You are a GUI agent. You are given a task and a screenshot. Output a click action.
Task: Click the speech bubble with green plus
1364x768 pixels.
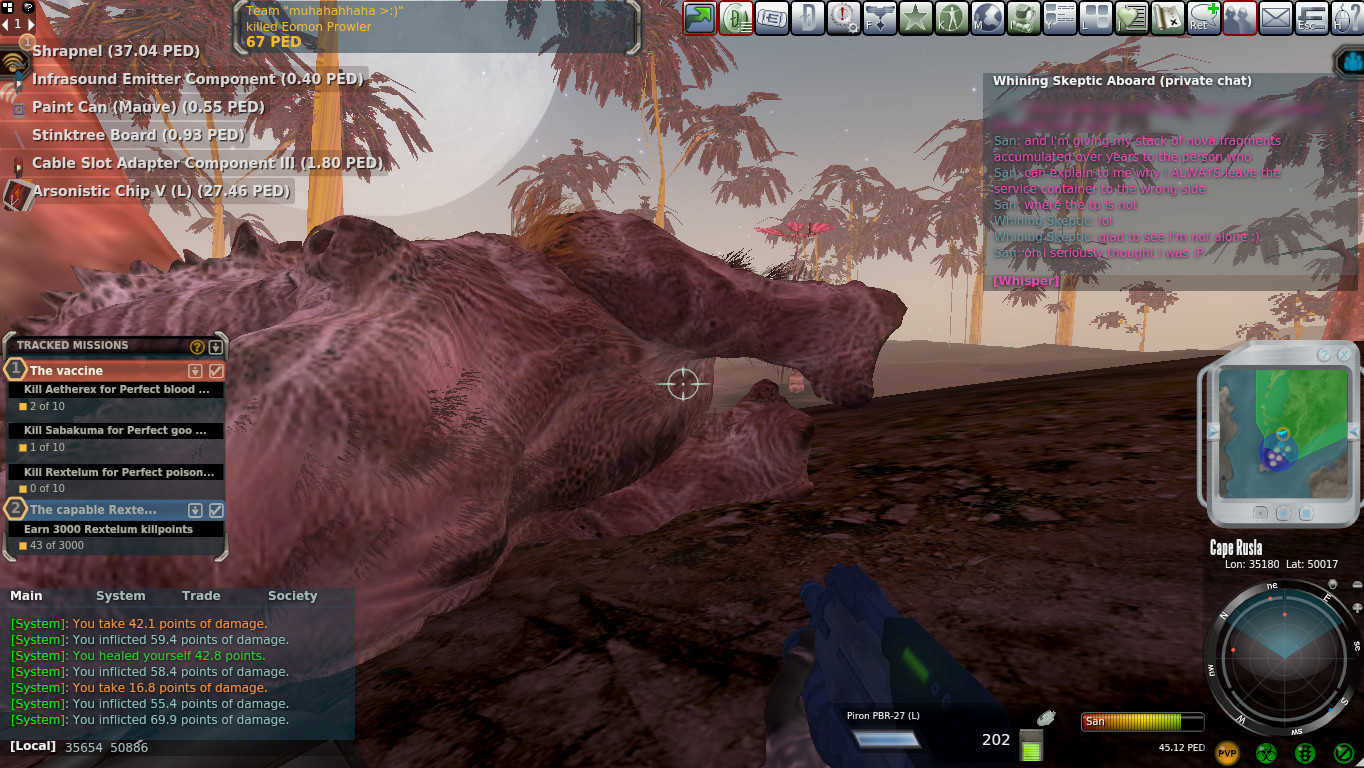pos(1204,18)
